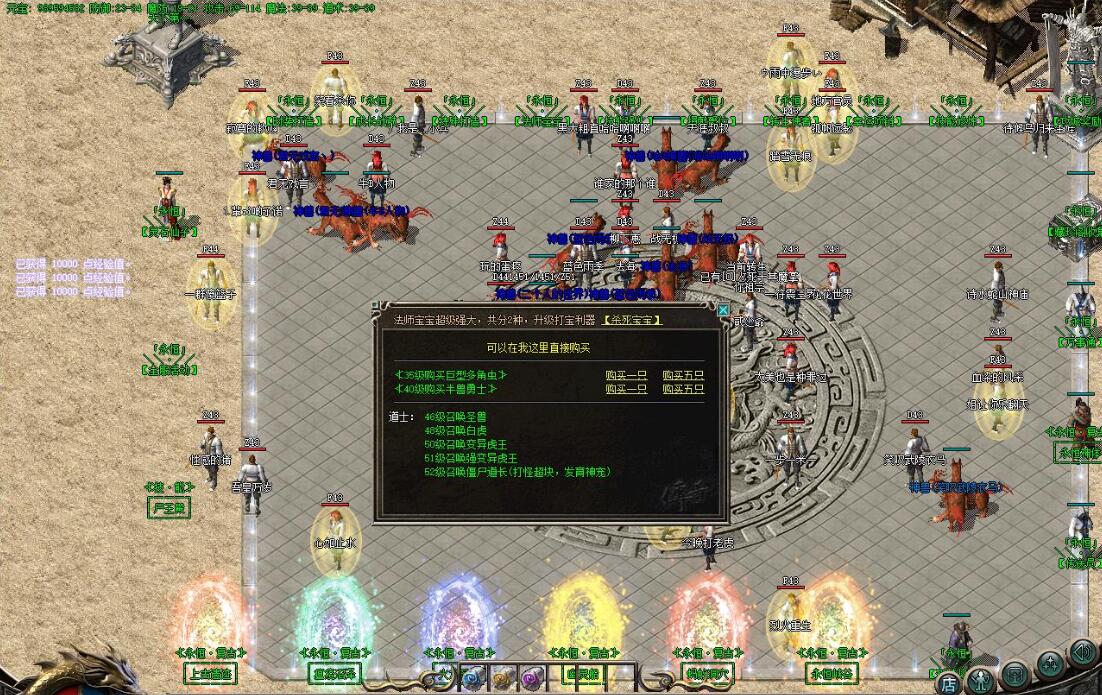This screenshot has height=695, width=1102.
Task: Use the blue scroll in hotbar
Action: pos(474,677)
